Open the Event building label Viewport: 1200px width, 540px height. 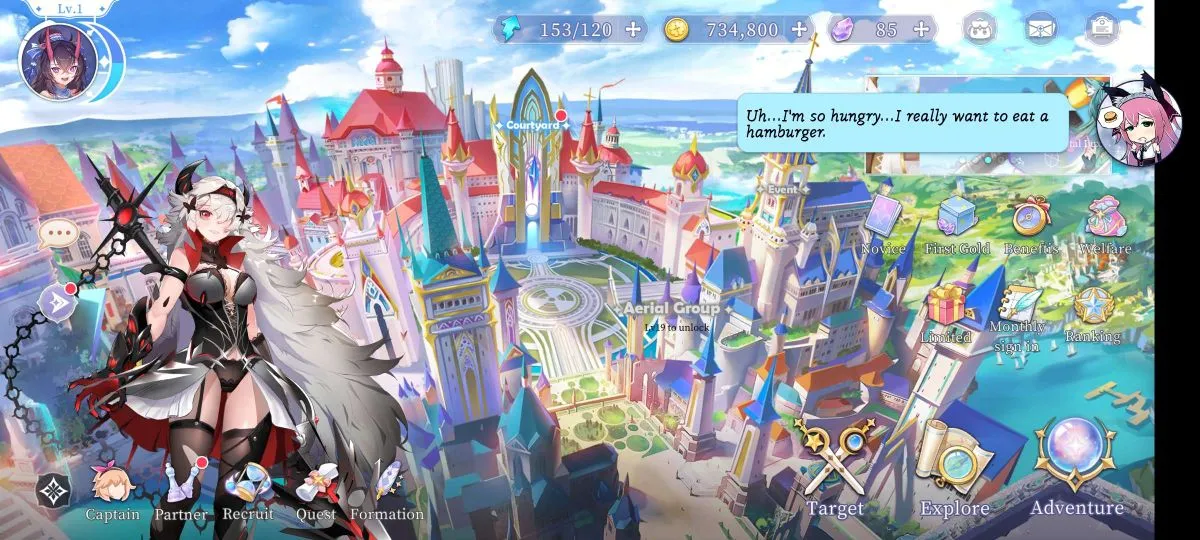click(x=783, y=187)
